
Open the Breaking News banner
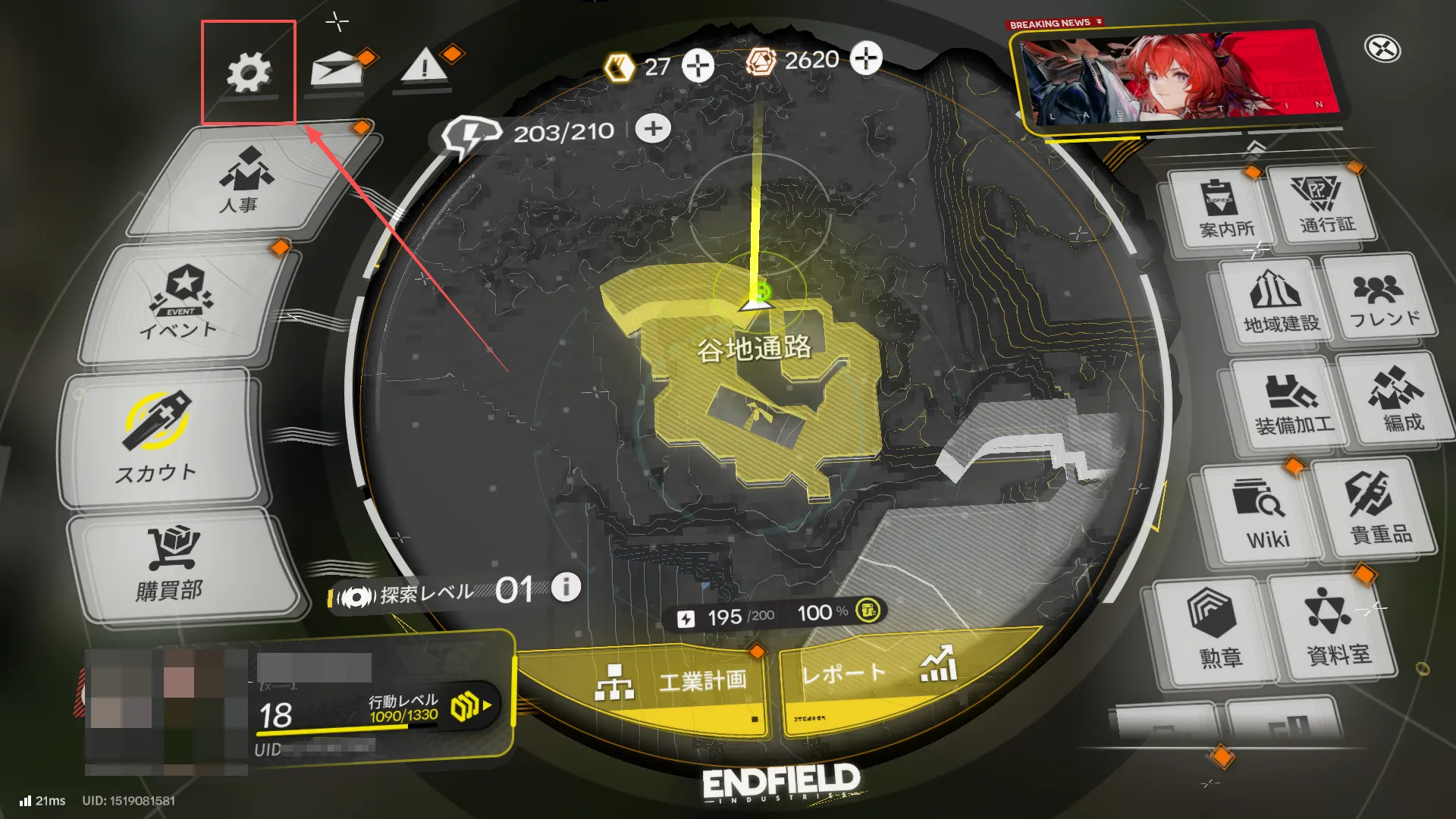tap(1175, 76)
